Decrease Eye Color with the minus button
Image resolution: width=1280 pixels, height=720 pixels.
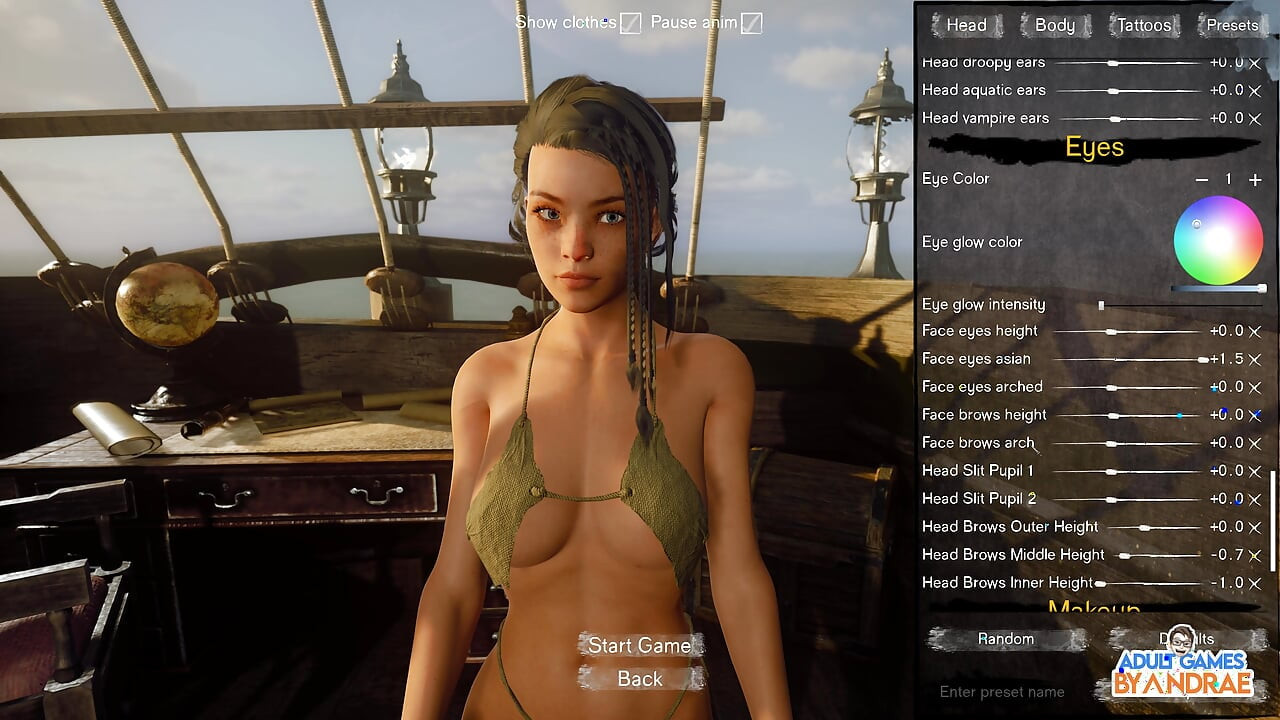[1202, 180]
